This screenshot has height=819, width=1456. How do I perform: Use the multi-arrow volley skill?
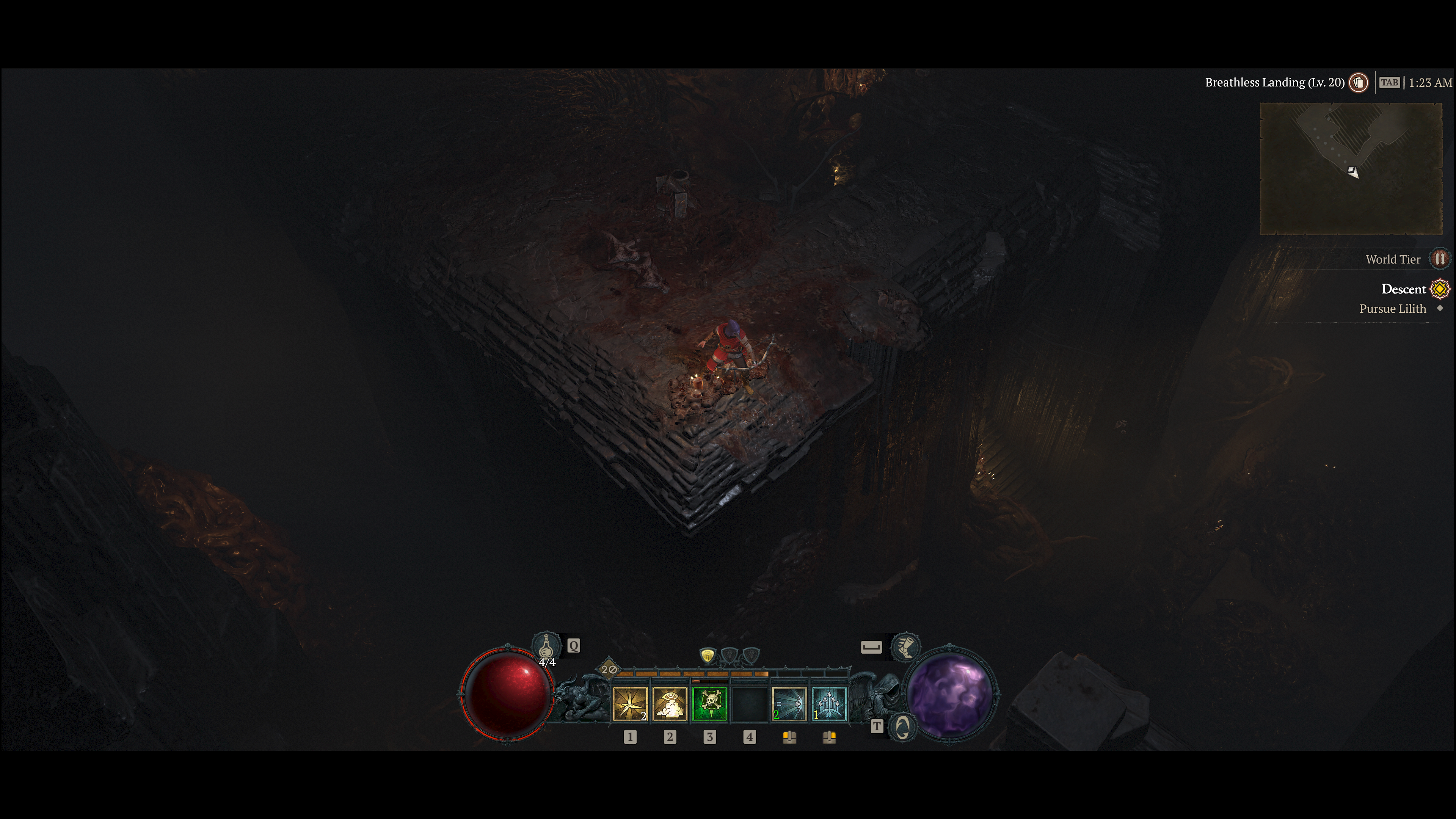click(x=828, y=704)
